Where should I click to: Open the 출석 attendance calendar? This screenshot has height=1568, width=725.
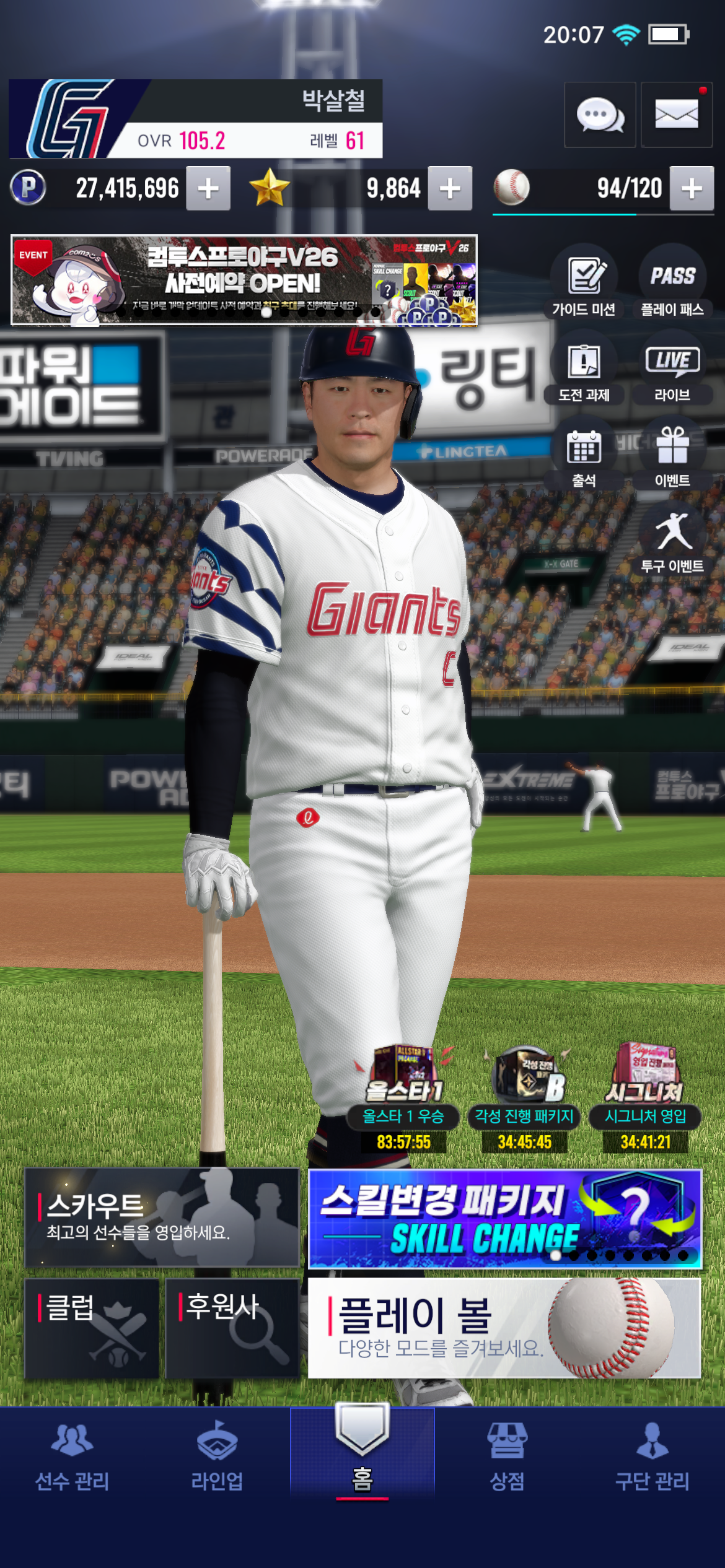click(584, 454)
